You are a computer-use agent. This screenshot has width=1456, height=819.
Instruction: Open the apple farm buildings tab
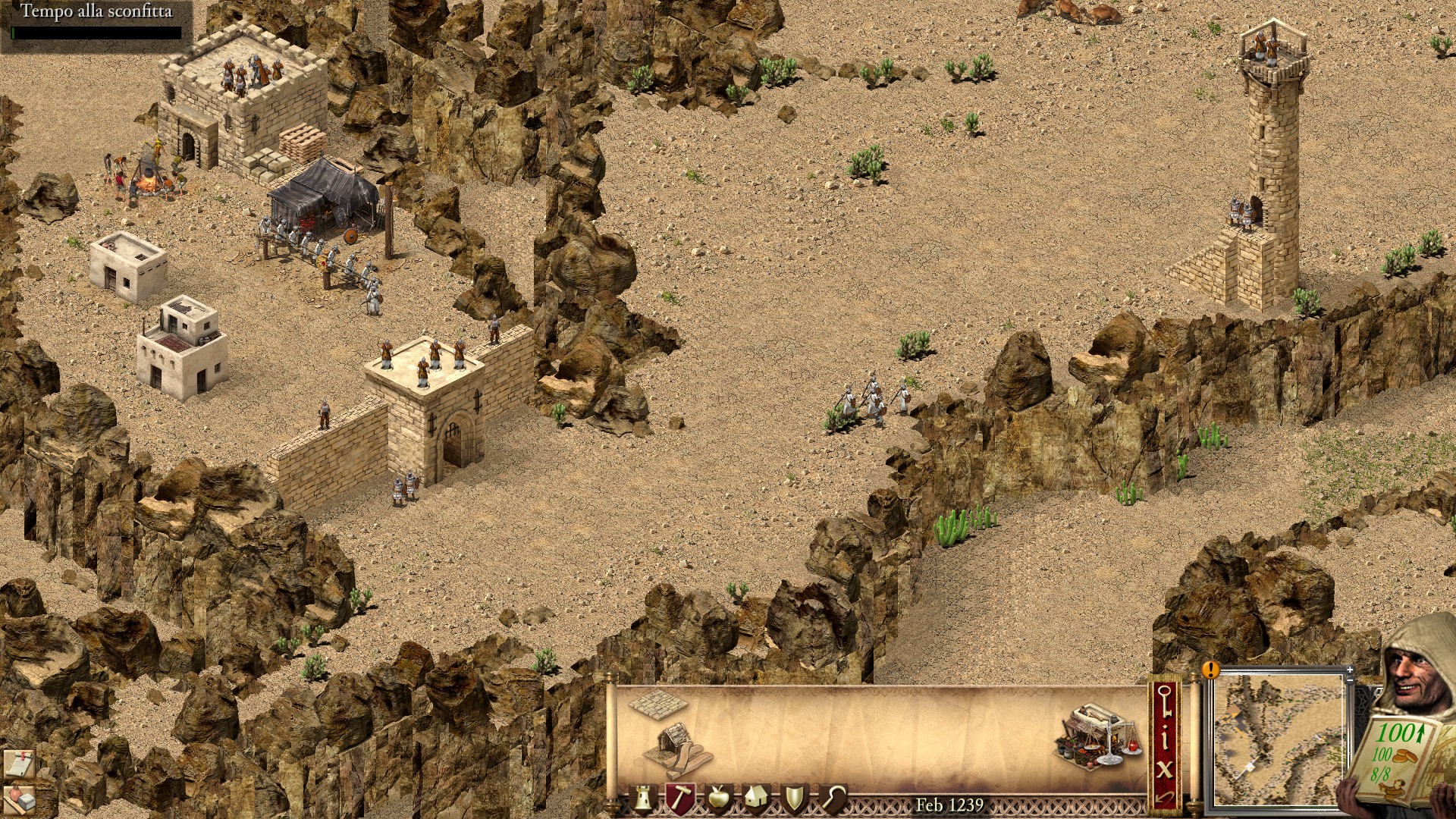pos(718,799)
